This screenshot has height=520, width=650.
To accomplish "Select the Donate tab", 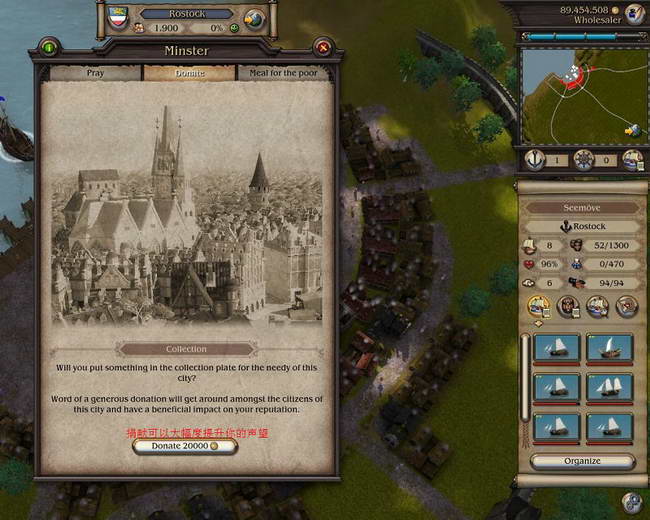I will (189, 73).
